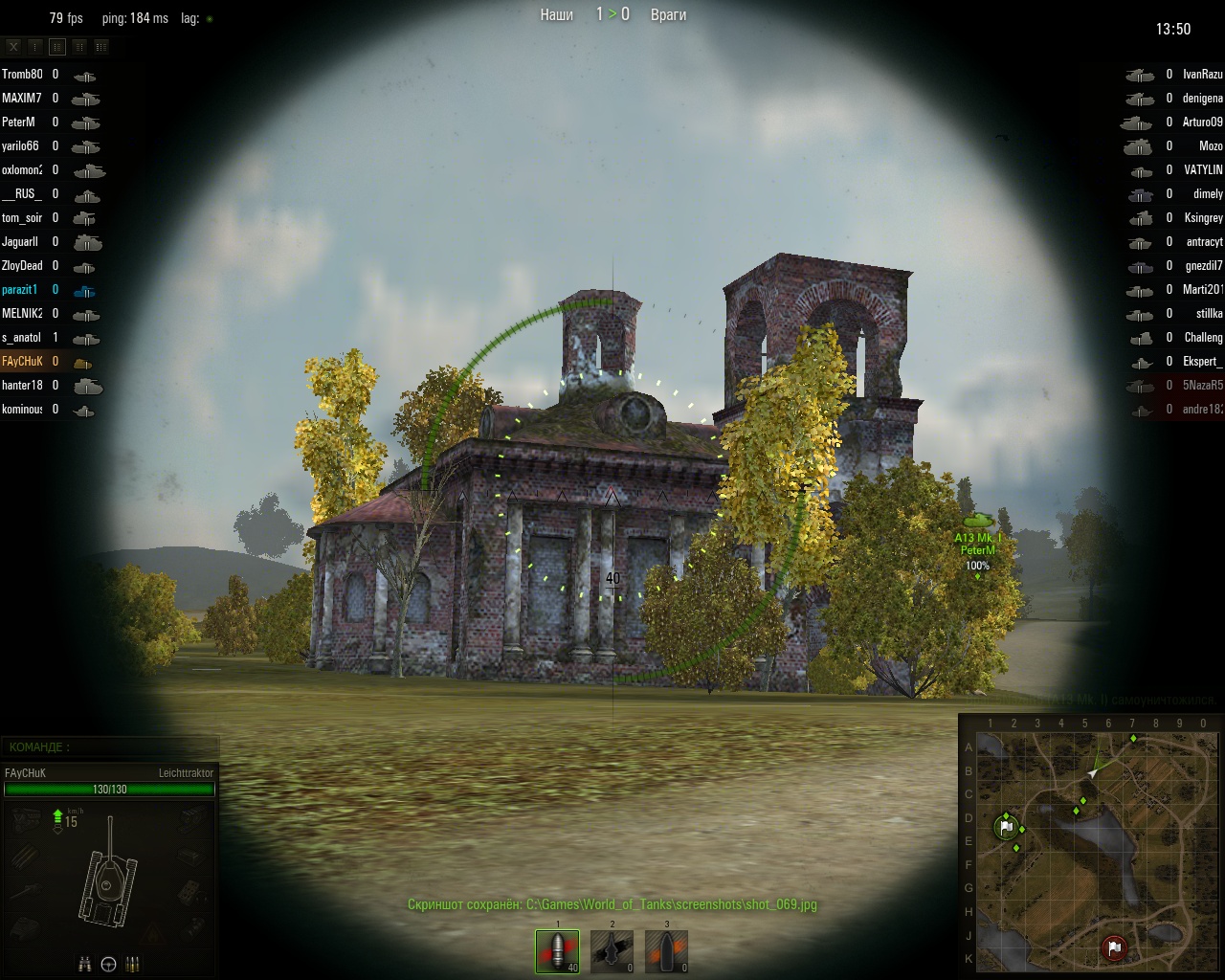Select enemy player Ksingrey
Screen dimensions: 1225x980
point(1203,217)
